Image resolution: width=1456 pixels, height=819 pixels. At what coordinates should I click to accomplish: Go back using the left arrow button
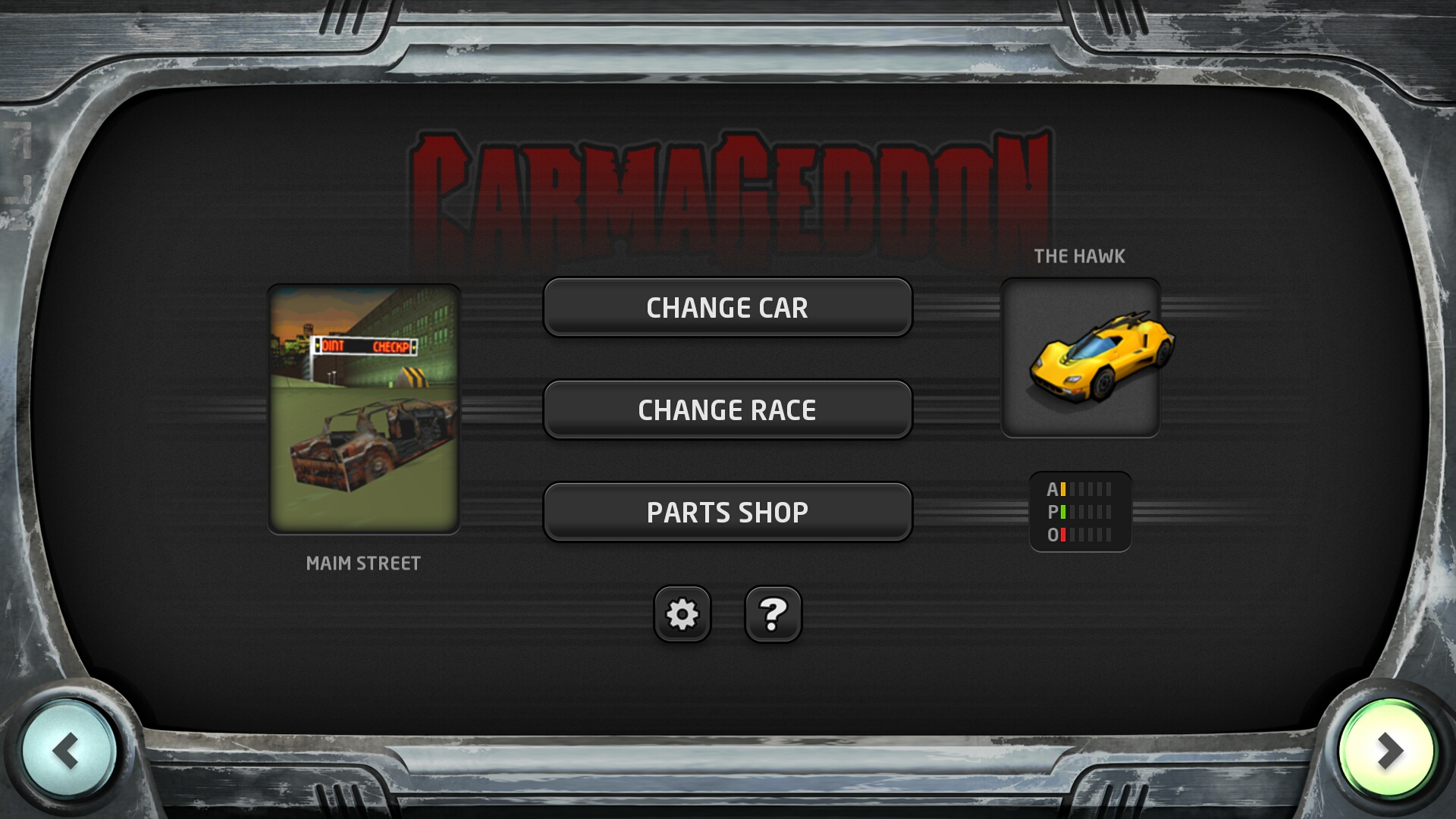[67, 751]
